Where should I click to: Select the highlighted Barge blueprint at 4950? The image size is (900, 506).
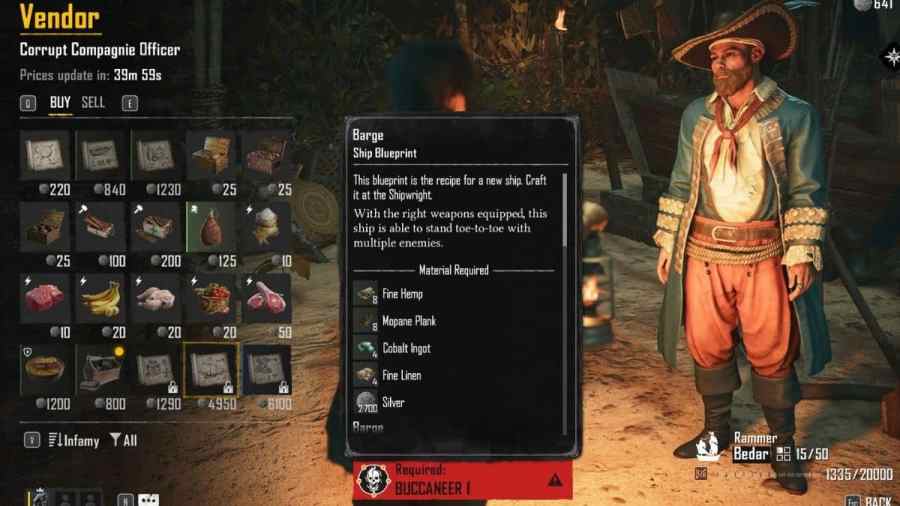click(x=211, y=370)
